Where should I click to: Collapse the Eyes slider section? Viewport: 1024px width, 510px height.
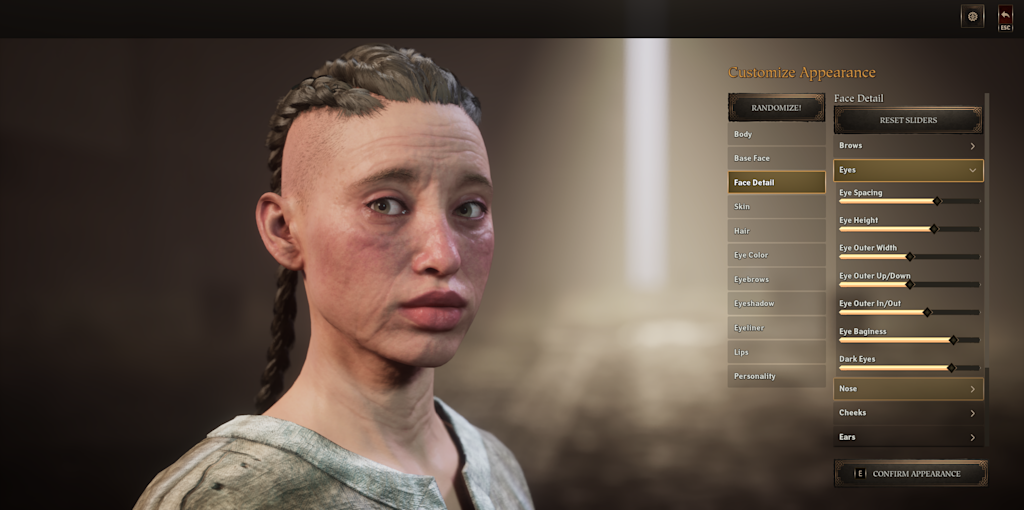[908, 170]
